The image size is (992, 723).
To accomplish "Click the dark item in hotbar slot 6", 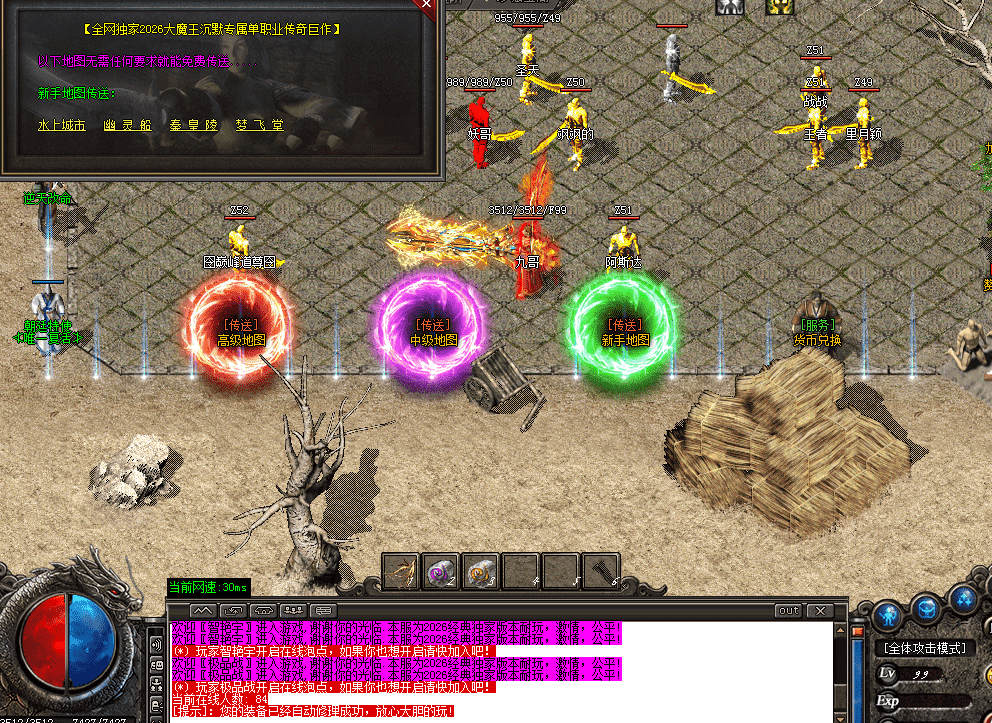I will pos(601,571).
